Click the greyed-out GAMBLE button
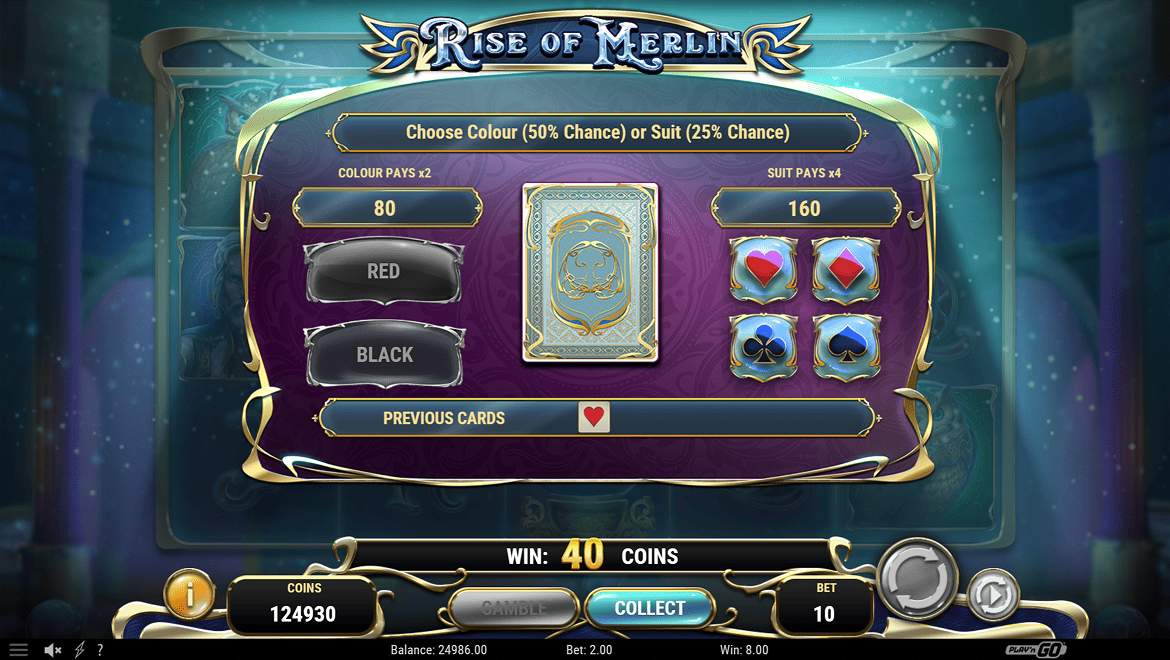Screen dimensions: 1170x660 click(x=514, y=608)
